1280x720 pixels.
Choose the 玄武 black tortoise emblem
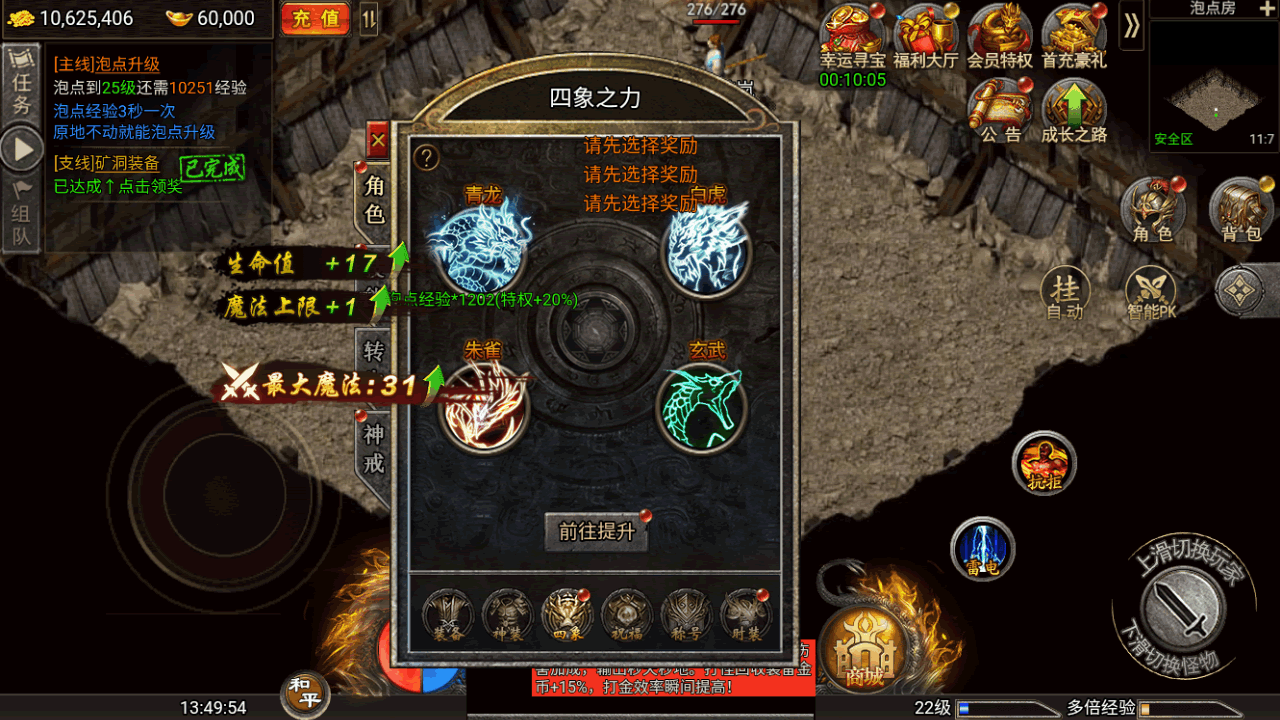pos(702,406)
